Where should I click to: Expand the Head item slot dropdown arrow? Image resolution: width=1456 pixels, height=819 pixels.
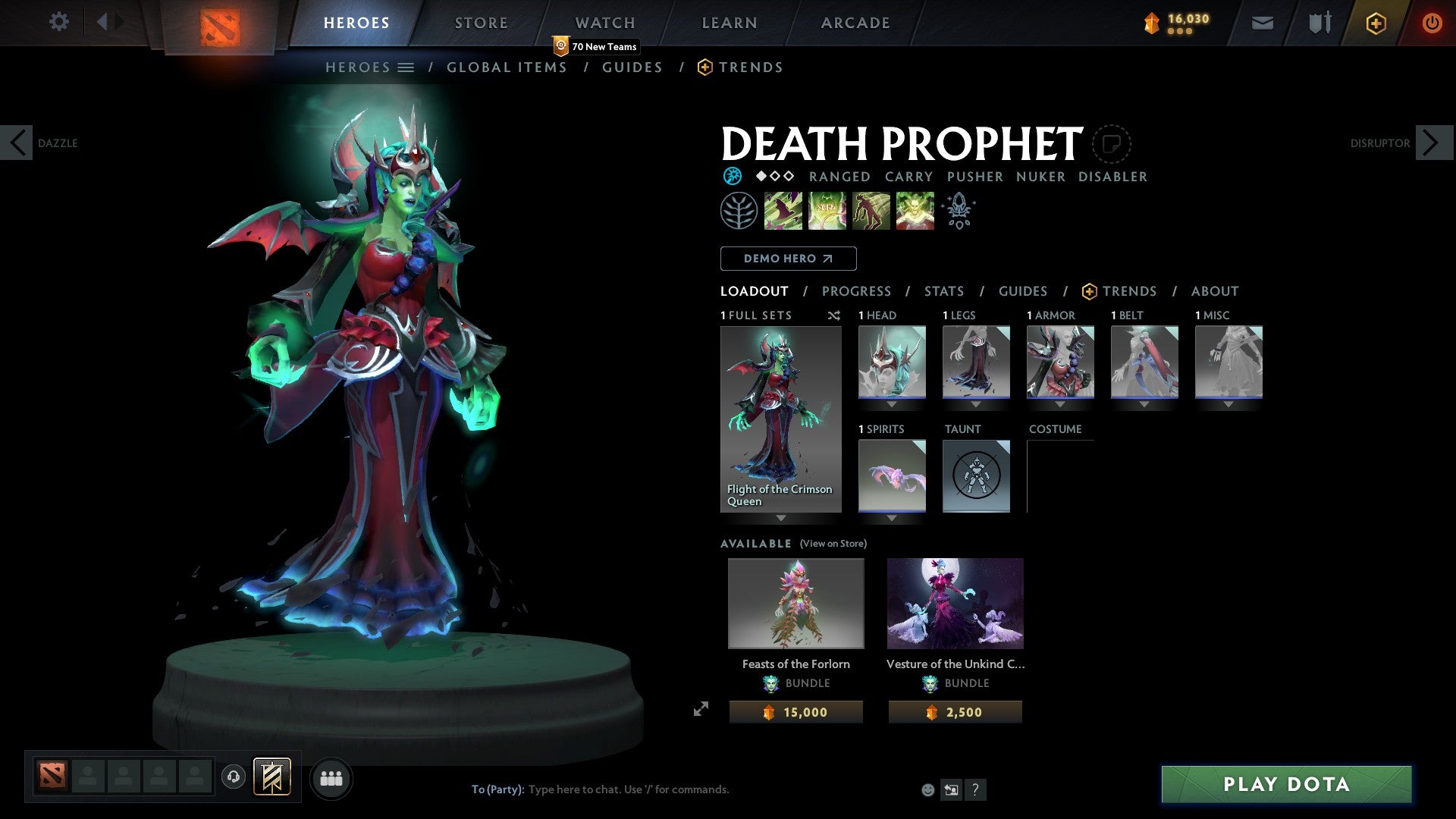click(x=891, y=404)
